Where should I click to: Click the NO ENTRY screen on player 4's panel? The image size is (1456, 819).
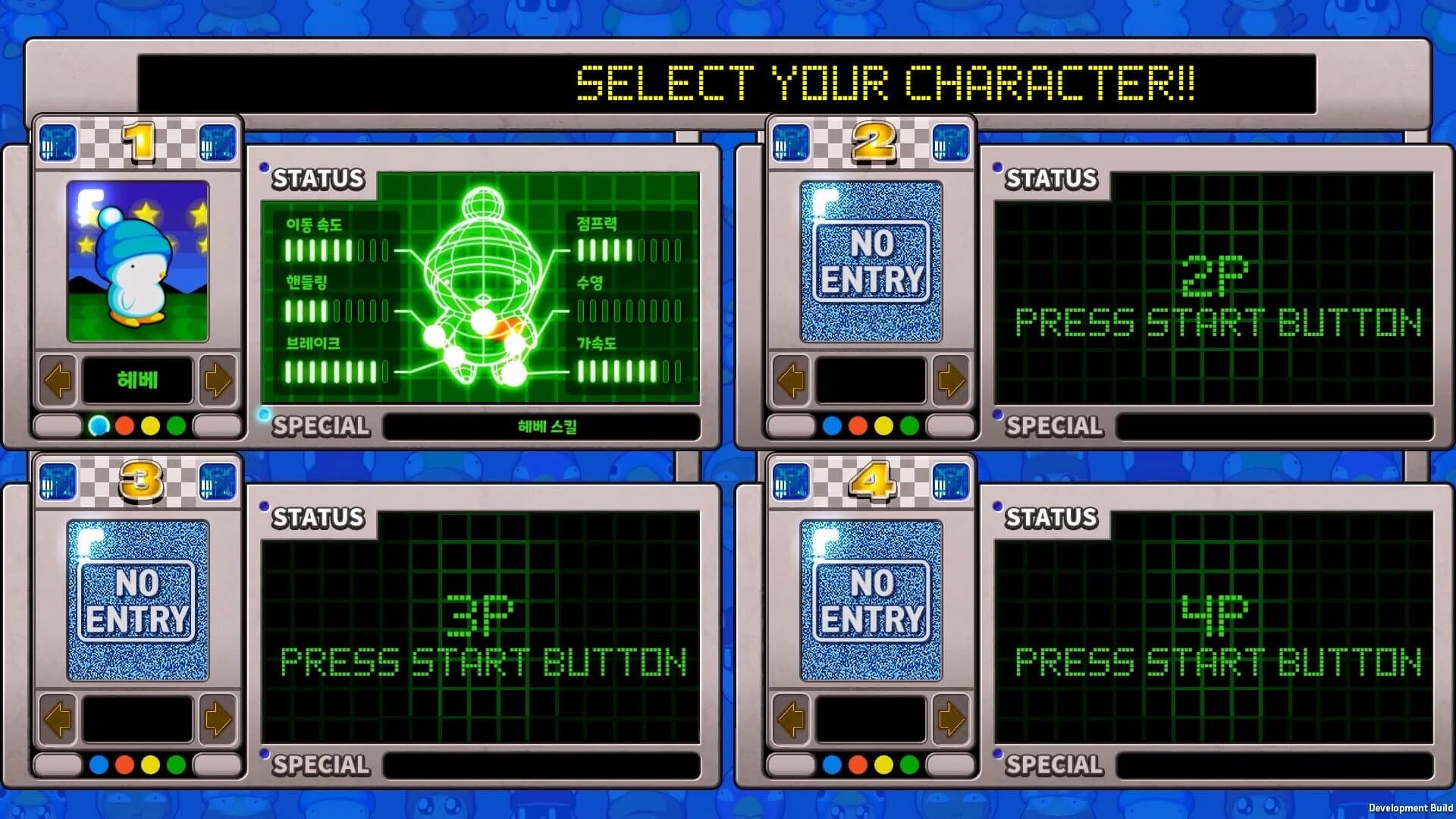870,599
